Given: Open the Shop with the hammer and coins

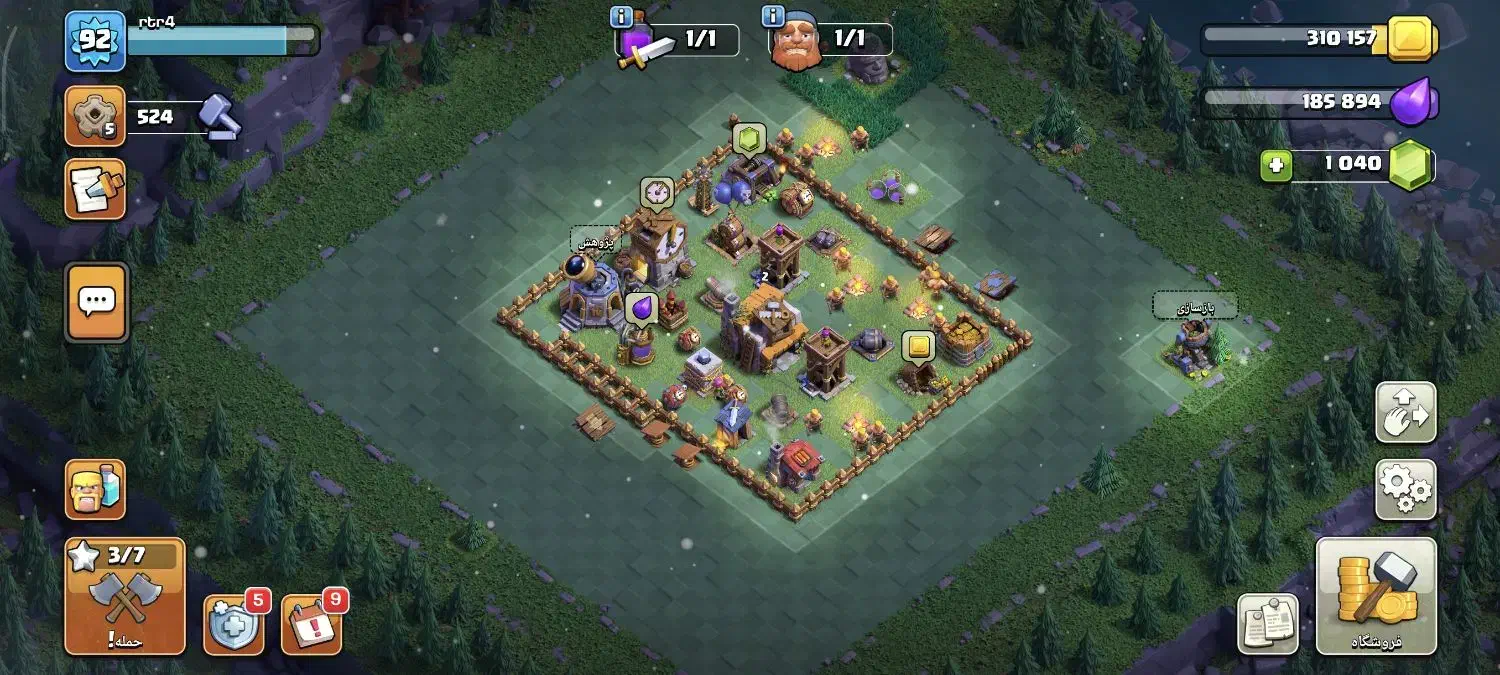Looking at the screenshot, I should [x=1376, y=596].
